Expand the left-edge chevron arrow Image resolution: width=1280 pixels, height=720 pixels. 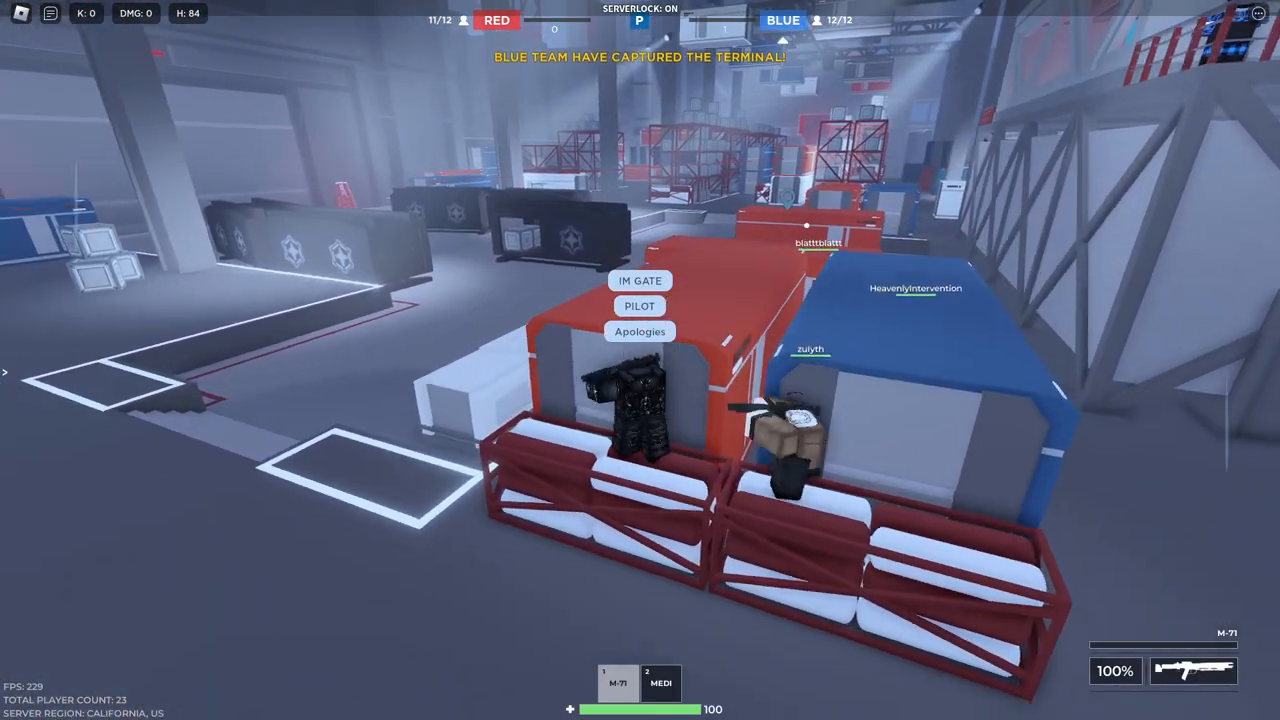point(5,372)
